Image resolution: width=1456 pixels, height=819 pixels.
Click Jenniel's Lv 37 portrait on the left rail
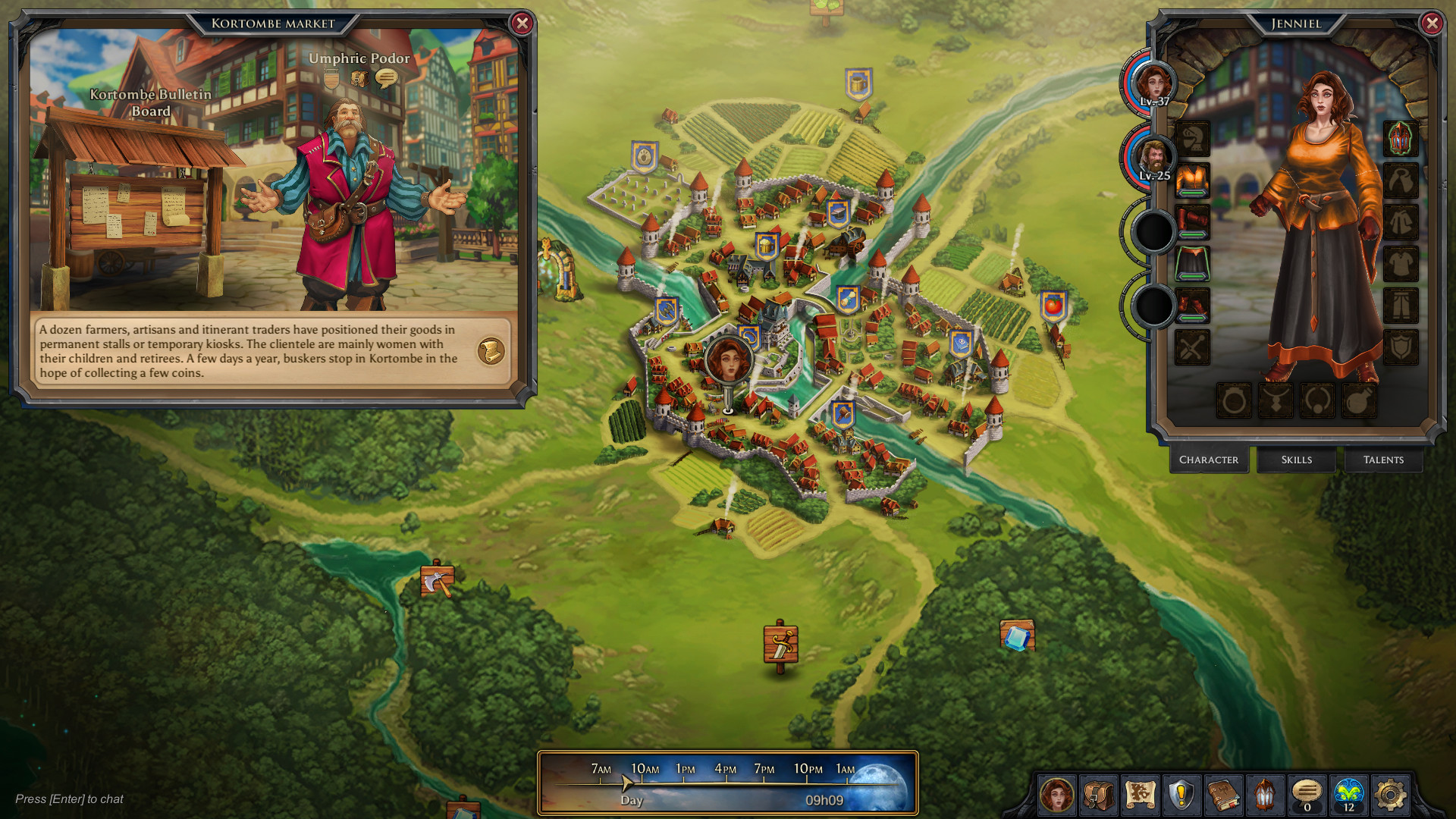1153,83
